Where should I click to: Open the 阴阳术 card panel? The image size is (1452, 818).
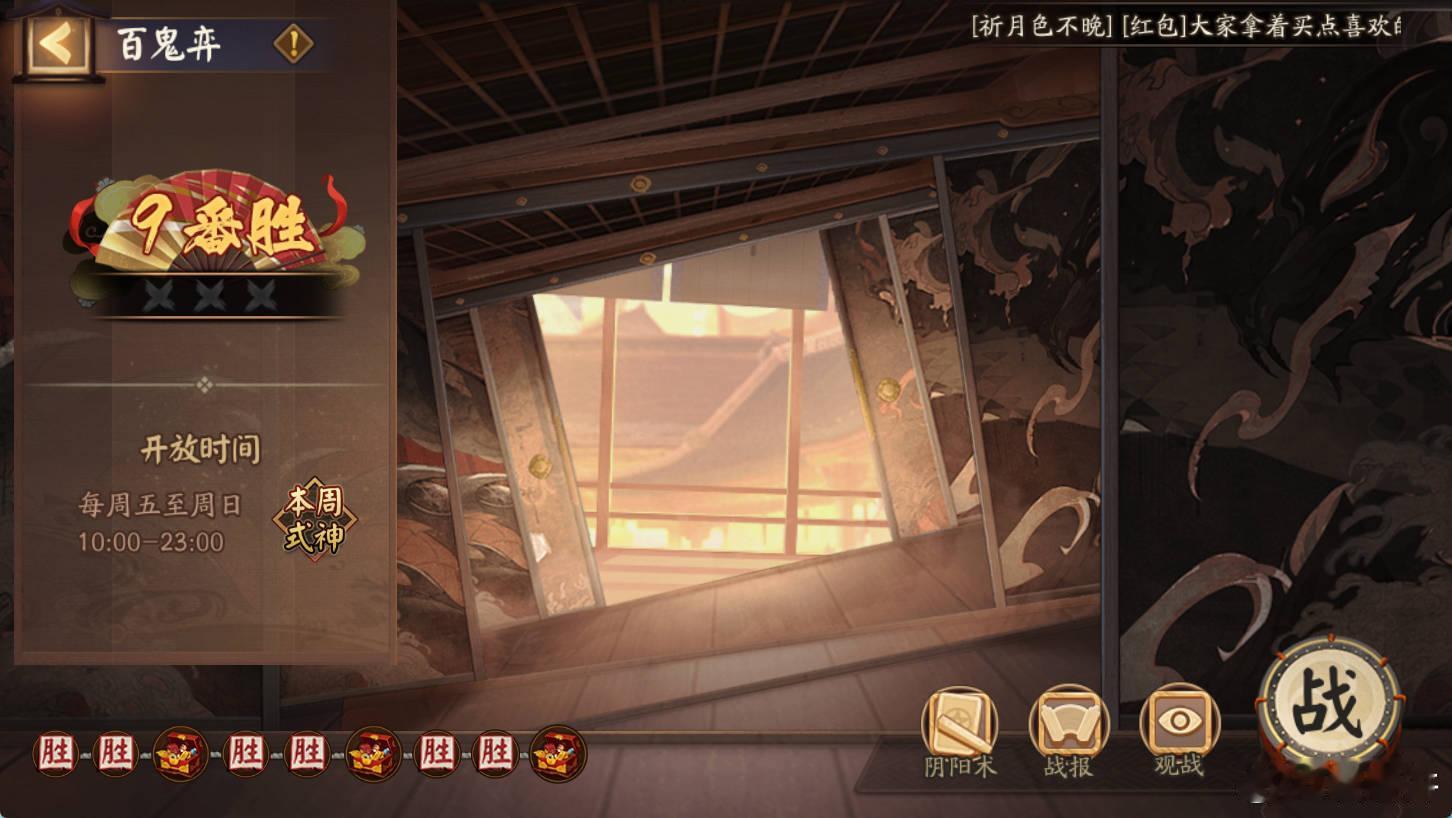(x=961, y=735)
